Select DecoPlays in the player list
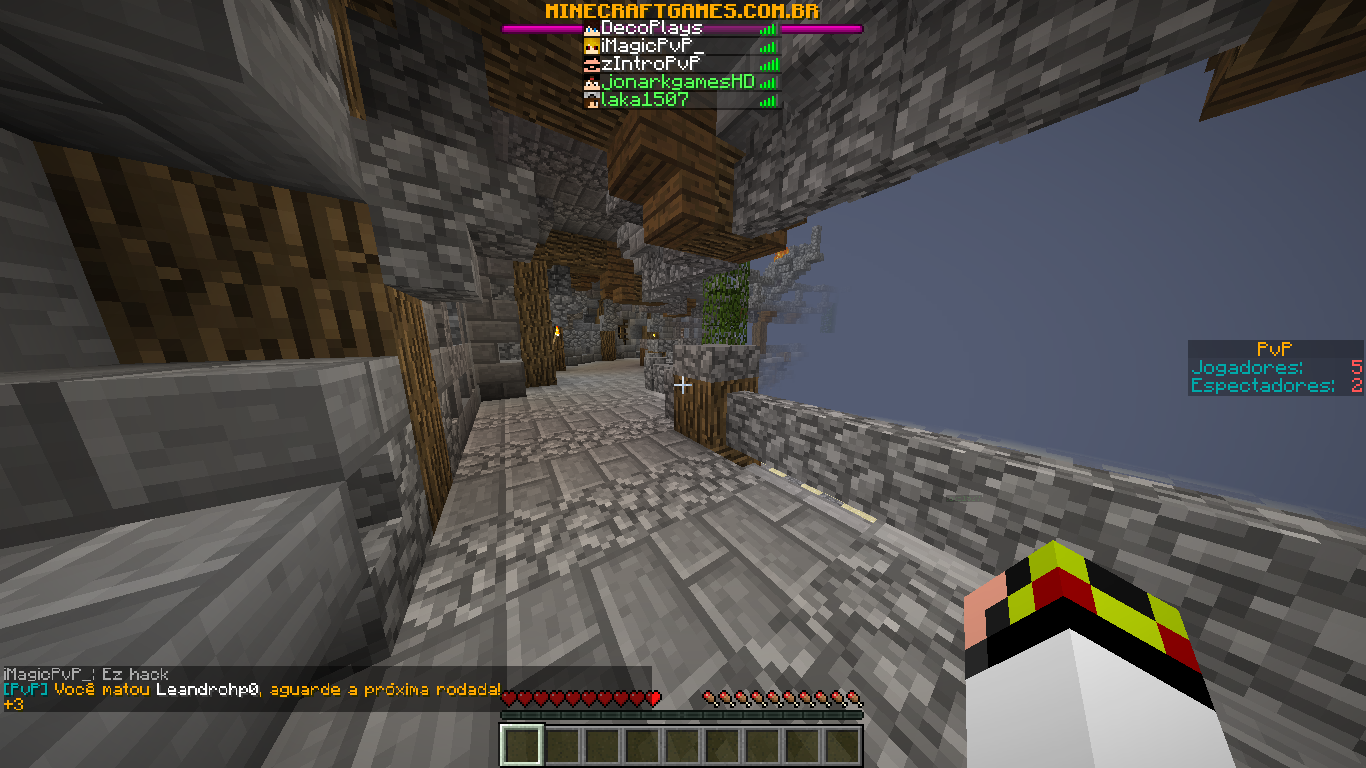The width and height of the screenshot is (1366, 768). click(652, 28)
